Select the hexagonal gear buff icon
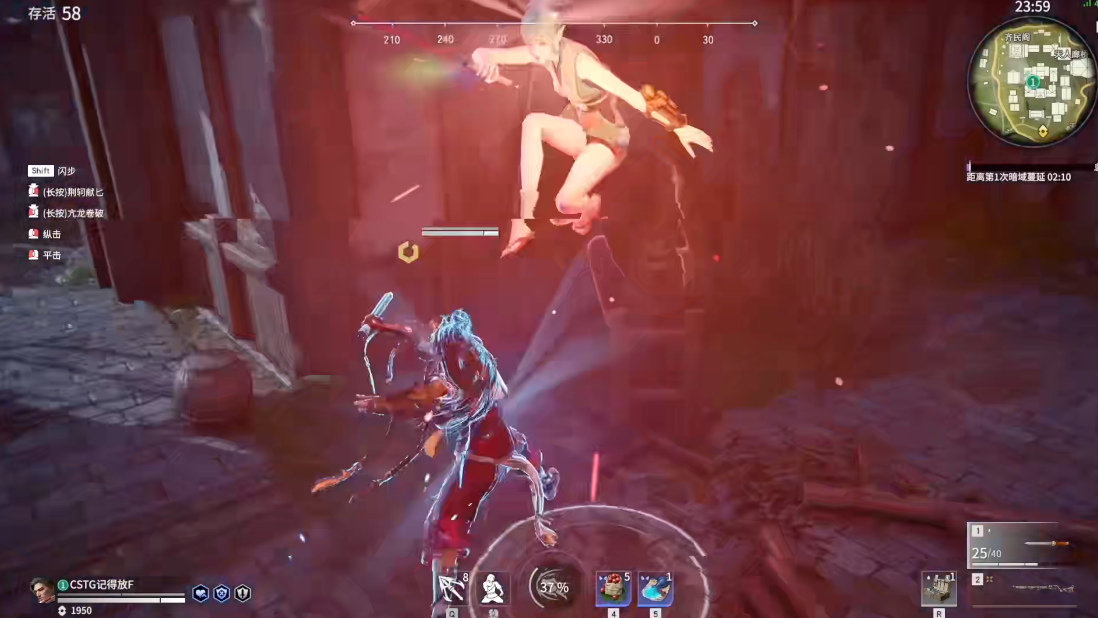Image resolution: width=1098 pixels, height=618 pixels. coord(221,593)
